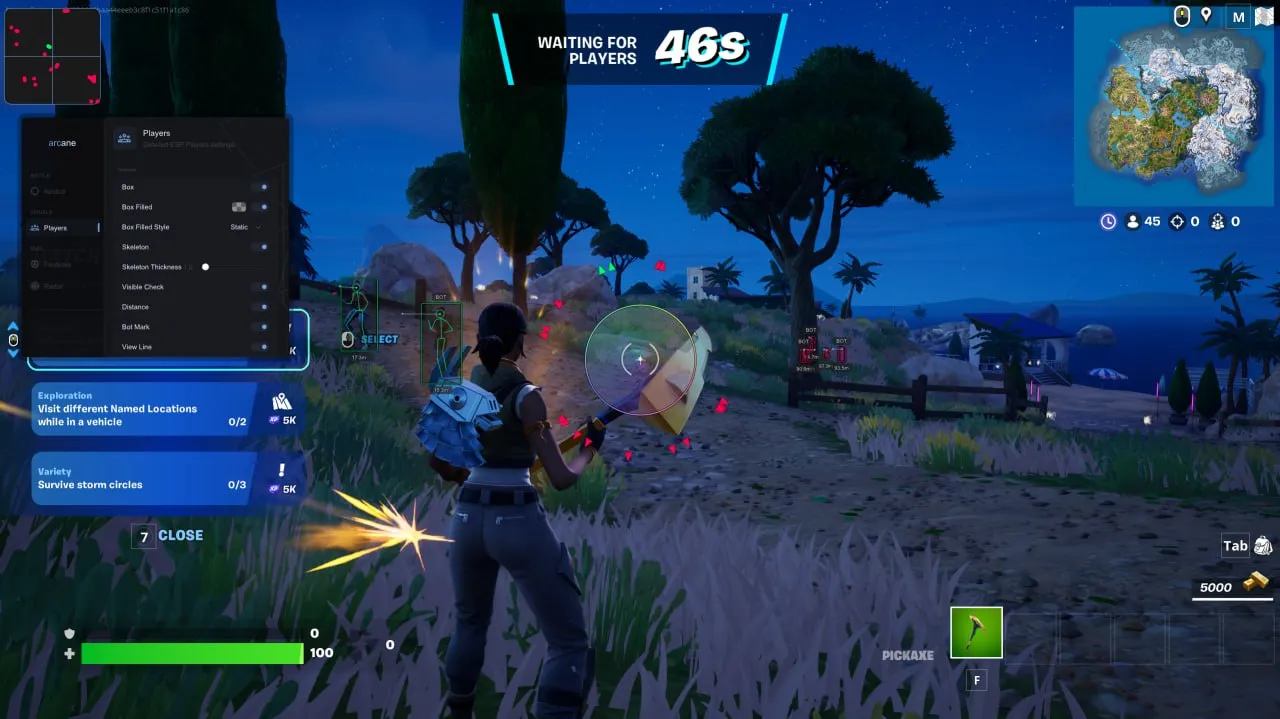Toggle the Distance switch
The image size is (1280, 719).
click(262, 307)
